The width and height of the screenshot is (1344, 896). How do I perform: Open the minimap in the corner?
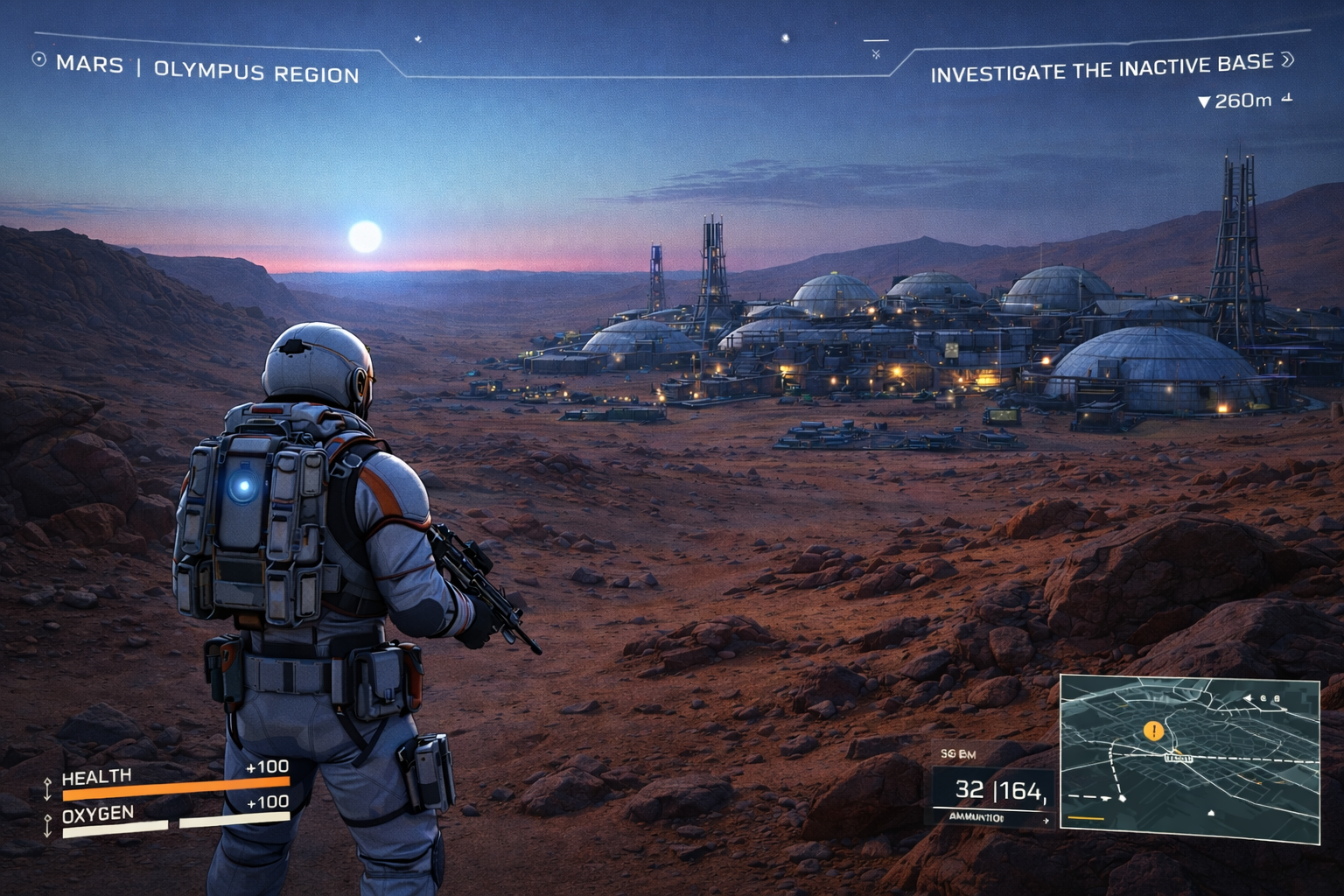point(1190,761)
